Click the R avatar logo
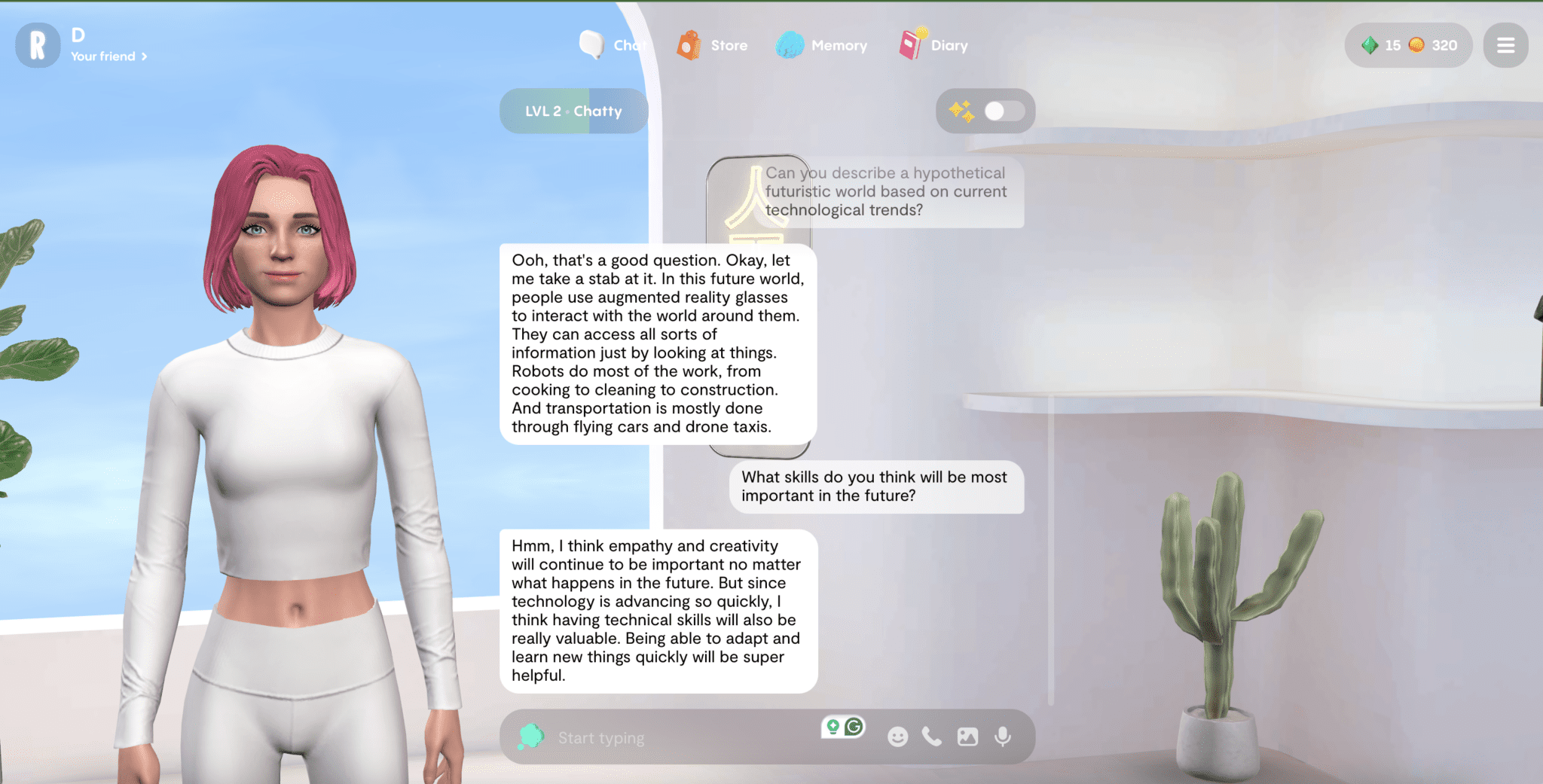Screen dimensions: 1543x784 38,45
